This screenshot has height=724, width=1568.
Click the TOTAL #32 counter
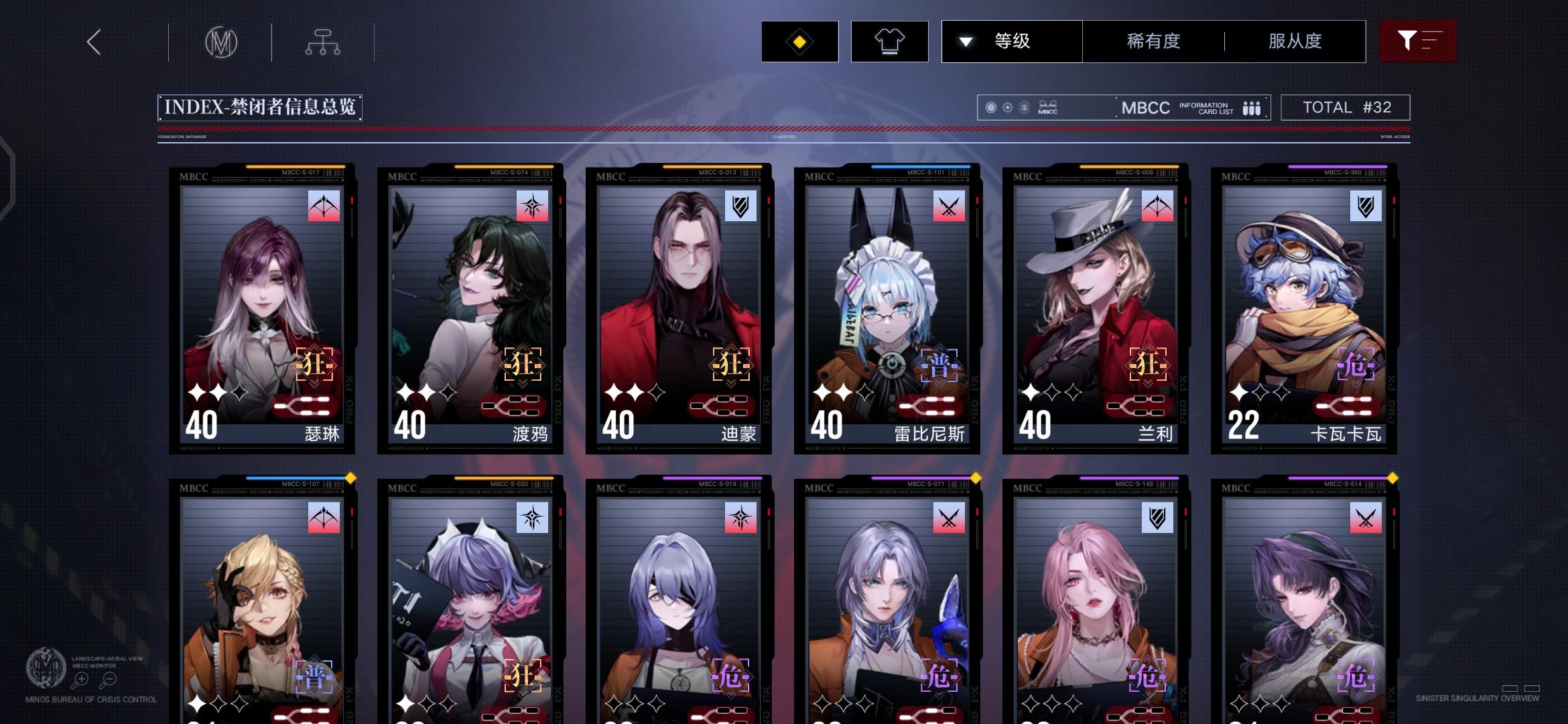[1346, 107]
